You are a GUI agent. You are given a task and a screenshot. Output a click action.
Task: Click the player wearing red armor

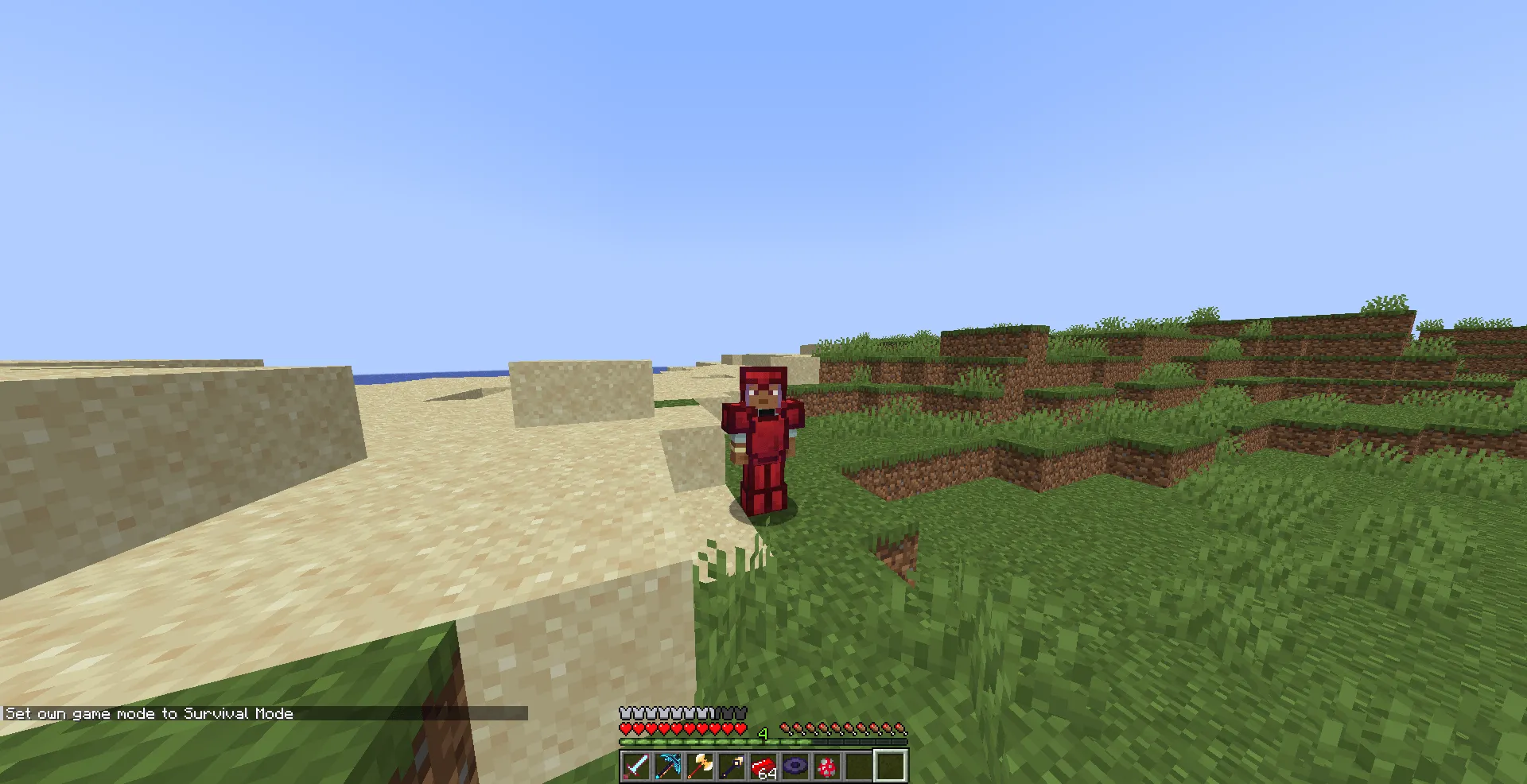click(x=765, y=433)
